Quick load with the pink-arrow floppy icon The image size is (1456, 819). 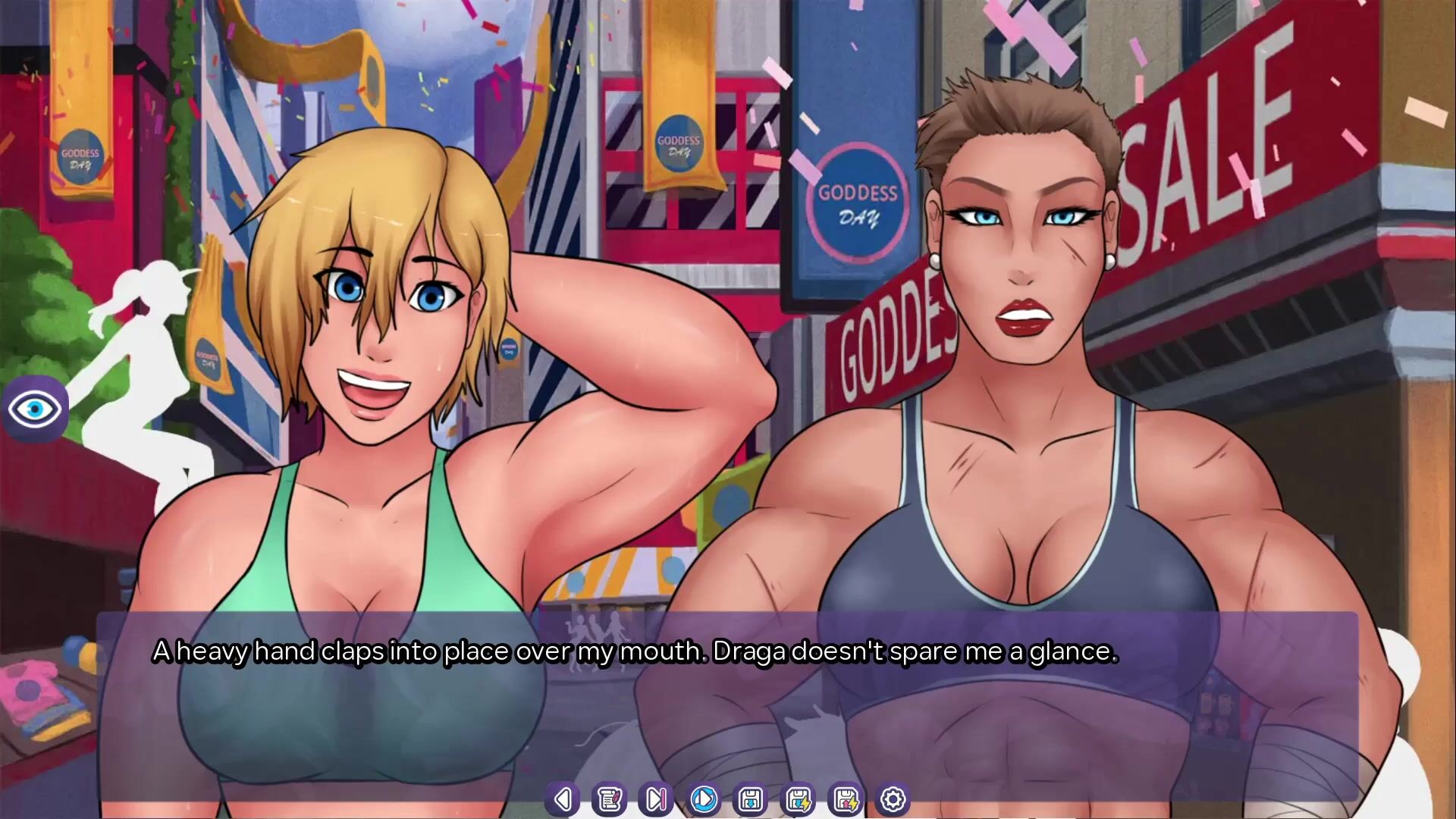[x=846, y=799]
